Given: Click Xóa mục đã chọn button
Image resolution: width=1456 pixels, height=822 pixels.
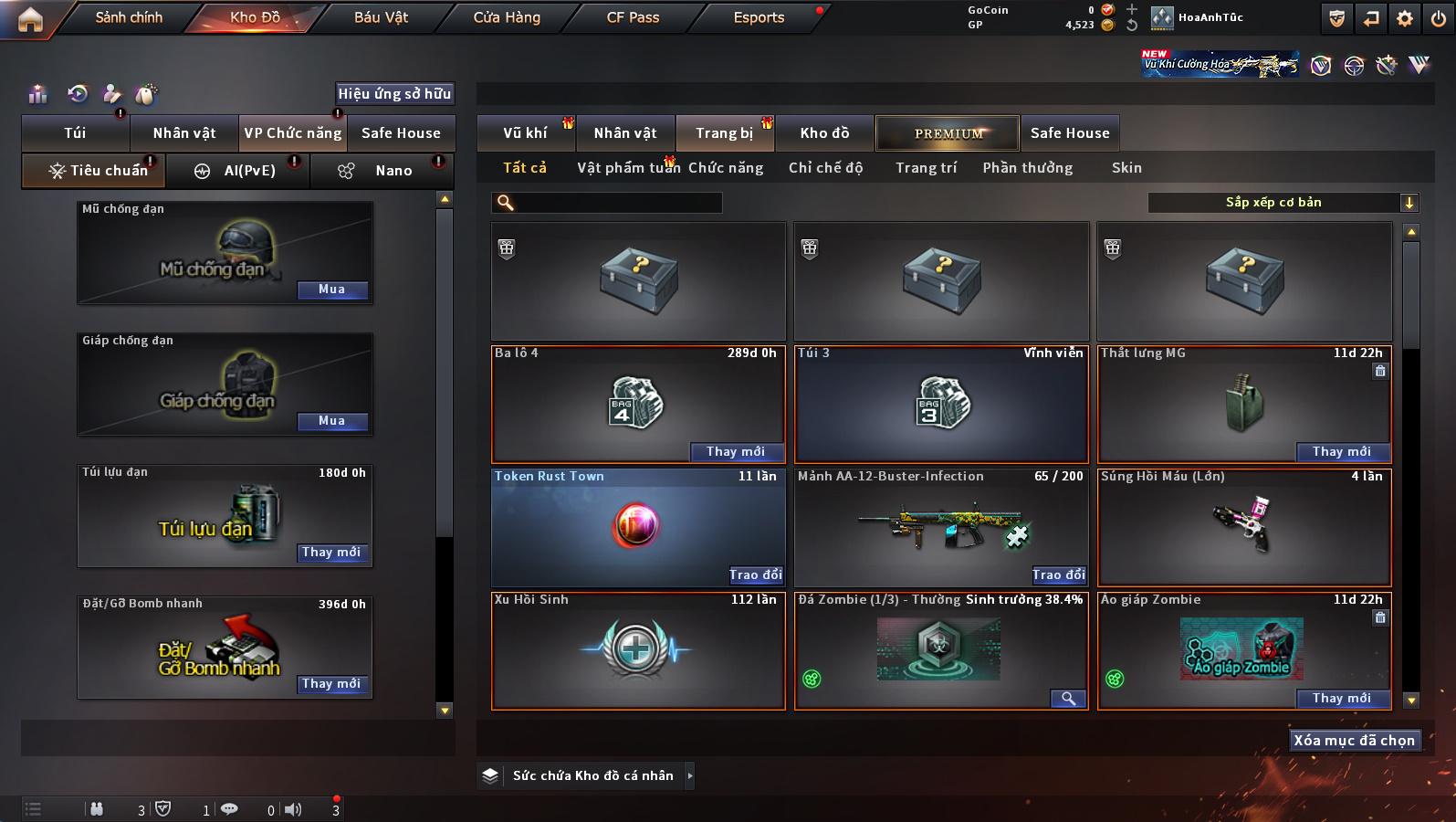Looking at the screenshot, I should [x=1354, y=741].
